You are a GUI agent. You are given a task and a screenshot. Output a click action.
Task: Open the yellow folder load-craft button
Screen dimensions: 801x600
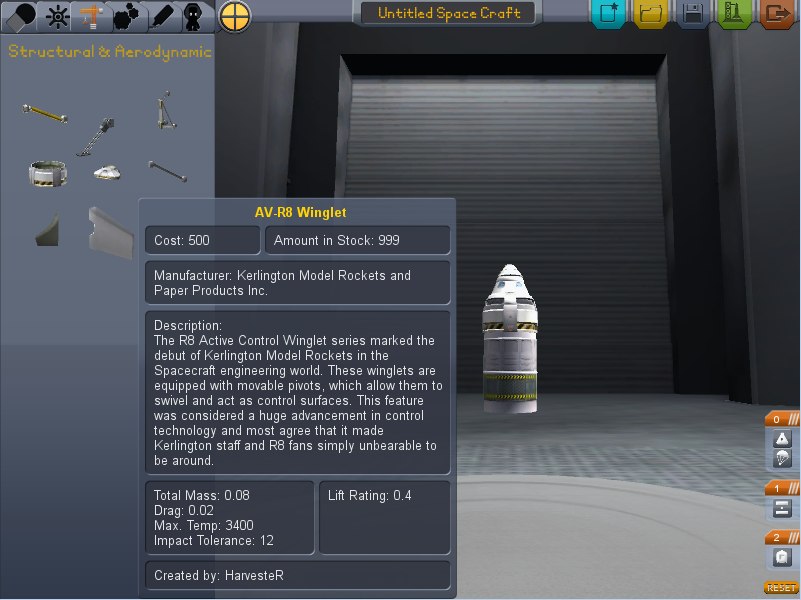coord(651,14)
